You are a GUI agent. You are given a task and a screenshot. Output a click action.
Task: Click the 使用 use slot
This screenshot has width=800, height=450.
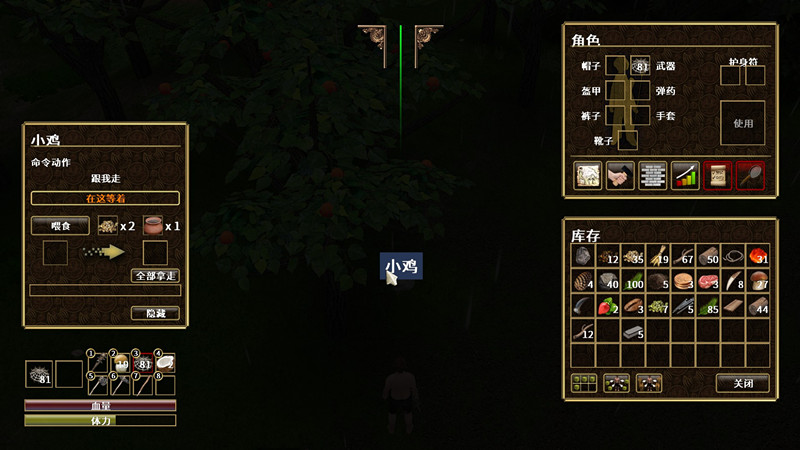click(x=743, y=124)
